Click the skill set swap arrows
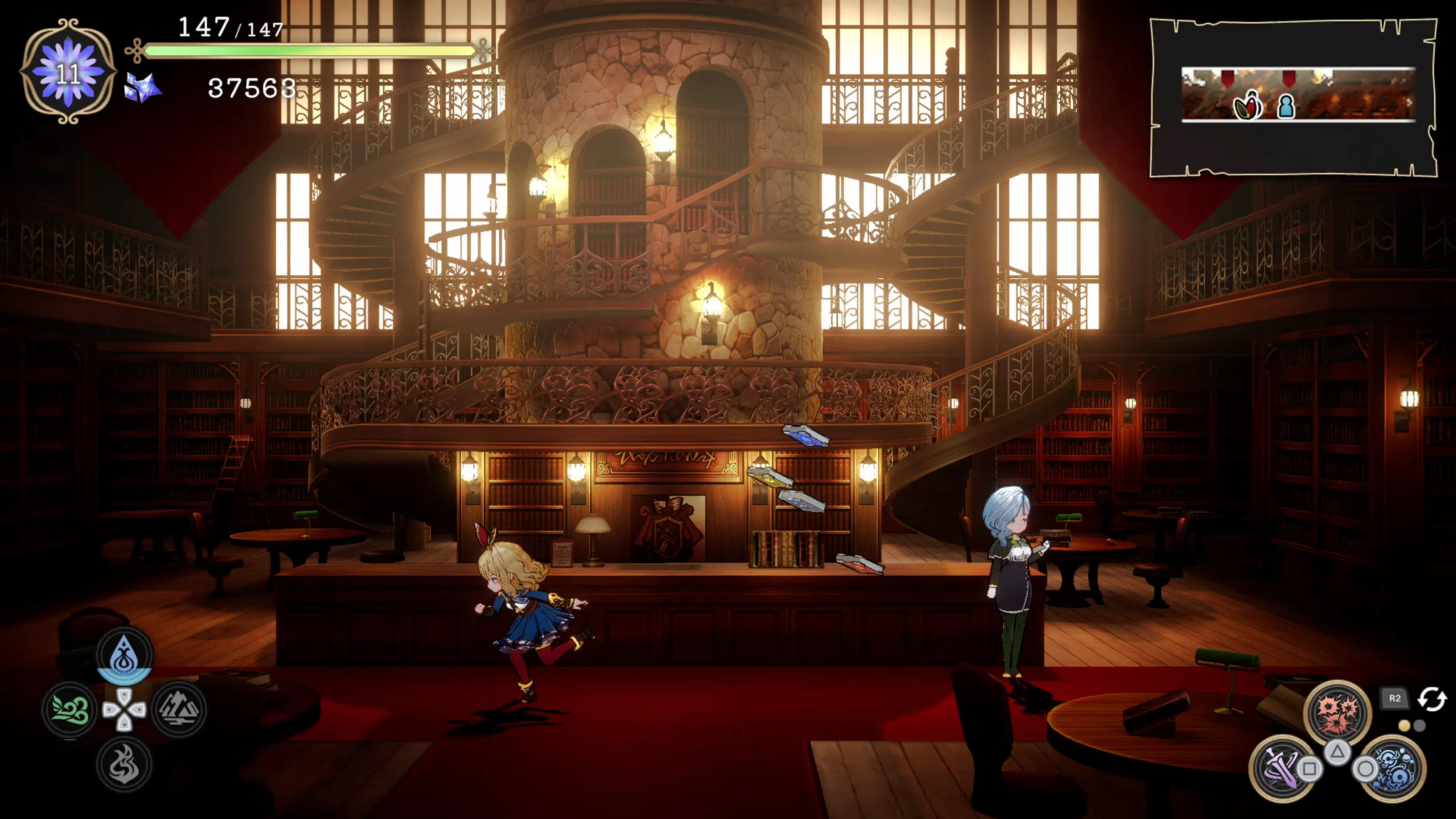Screen dimensions: 1456x819 (x=1432, y=698)
